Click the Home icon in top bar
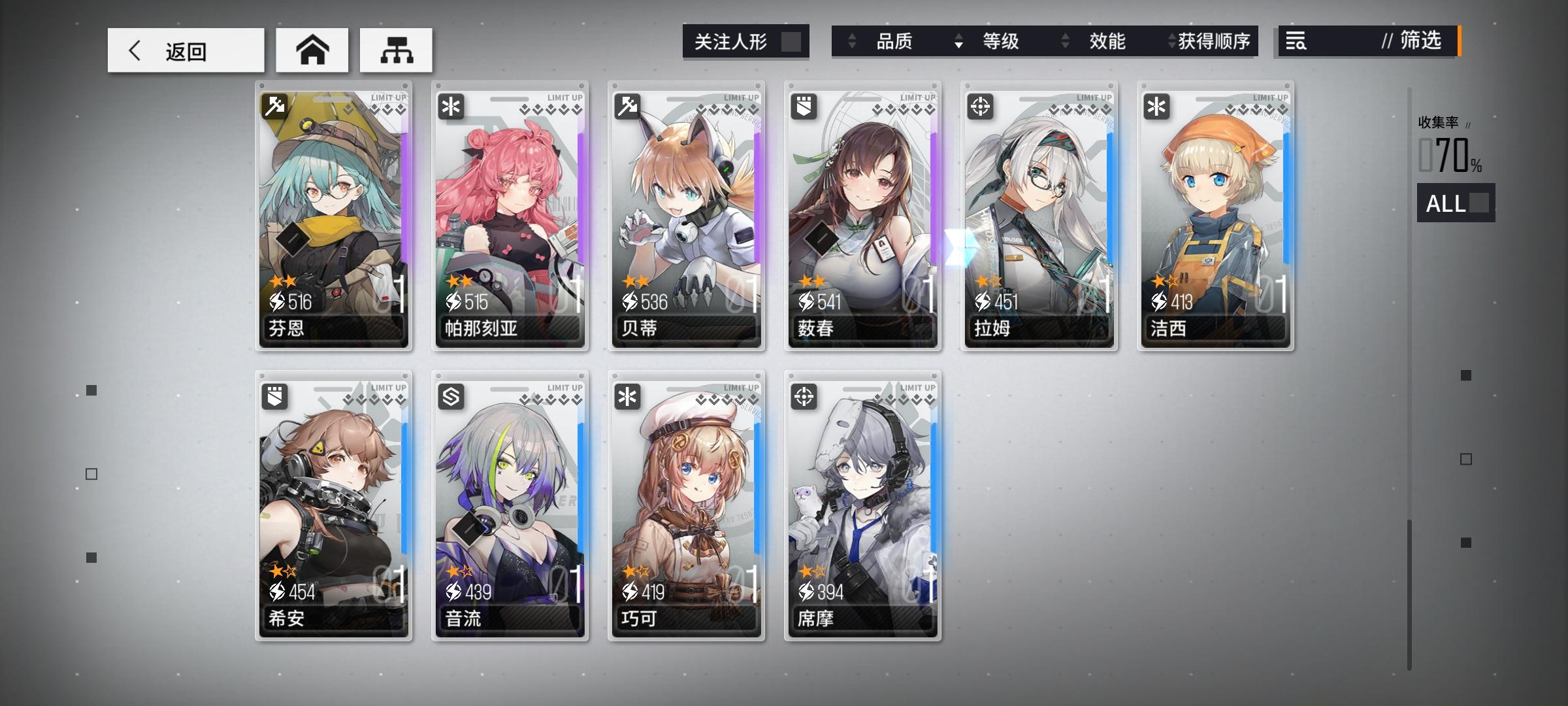Viewport: 1568px width, 706px height. (312, 49)
